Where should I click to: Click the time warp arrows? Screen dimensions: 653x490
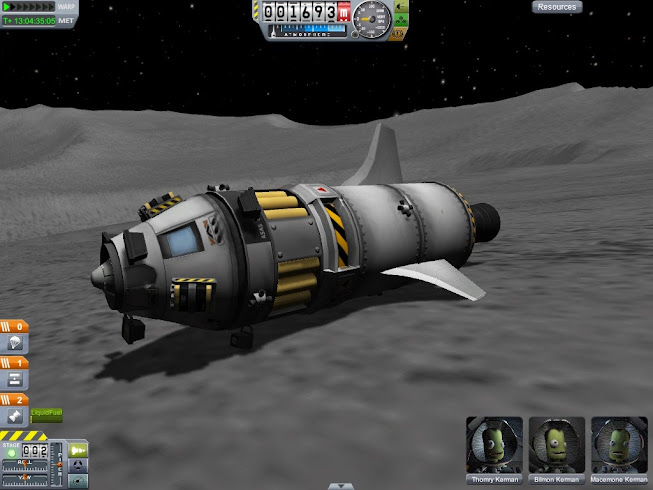(x=26, y=7)
